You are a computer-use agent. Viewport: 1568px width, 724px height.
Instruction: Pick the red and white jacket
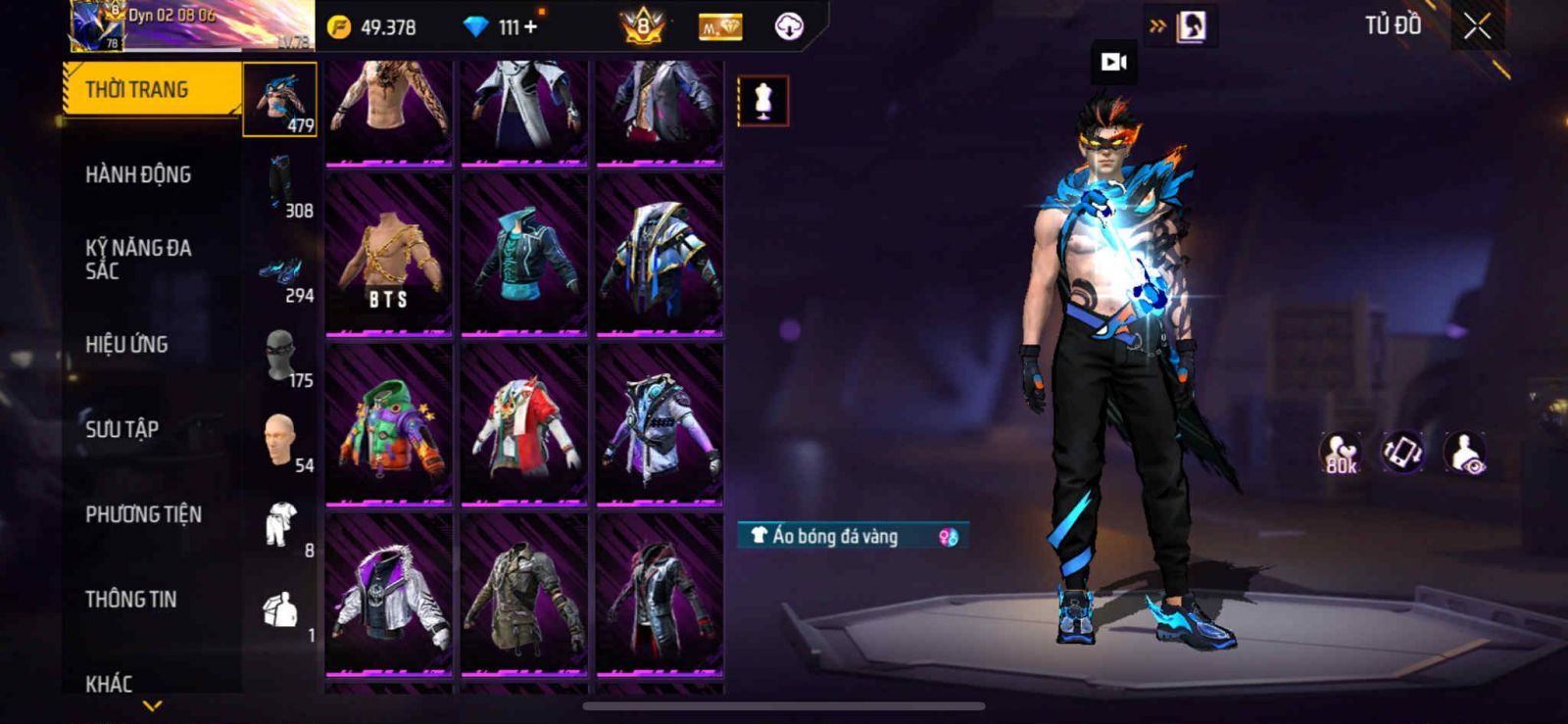(524, 425)
